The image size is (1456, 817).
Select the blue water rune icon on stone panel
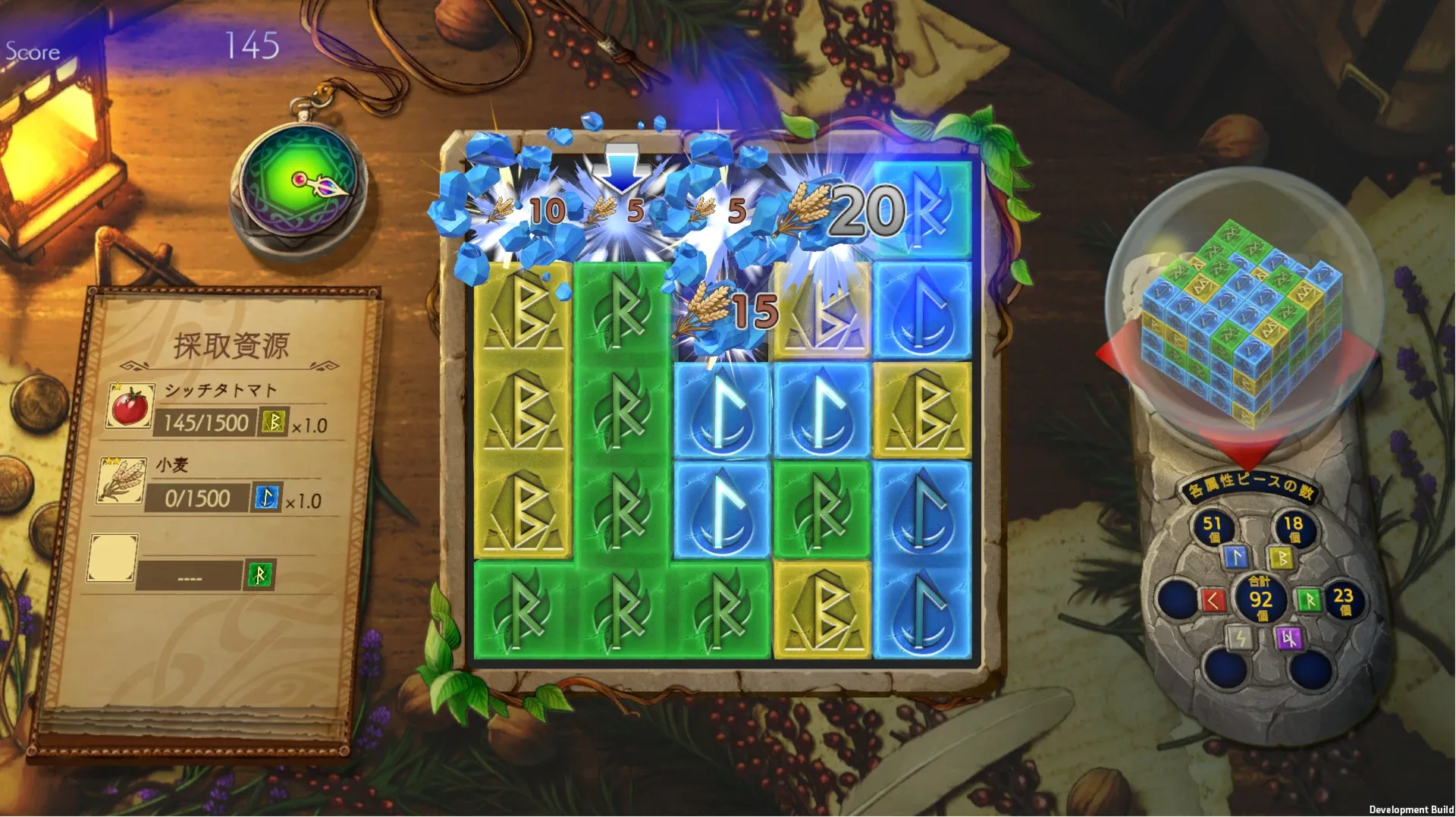click(x=1237, y=557)
